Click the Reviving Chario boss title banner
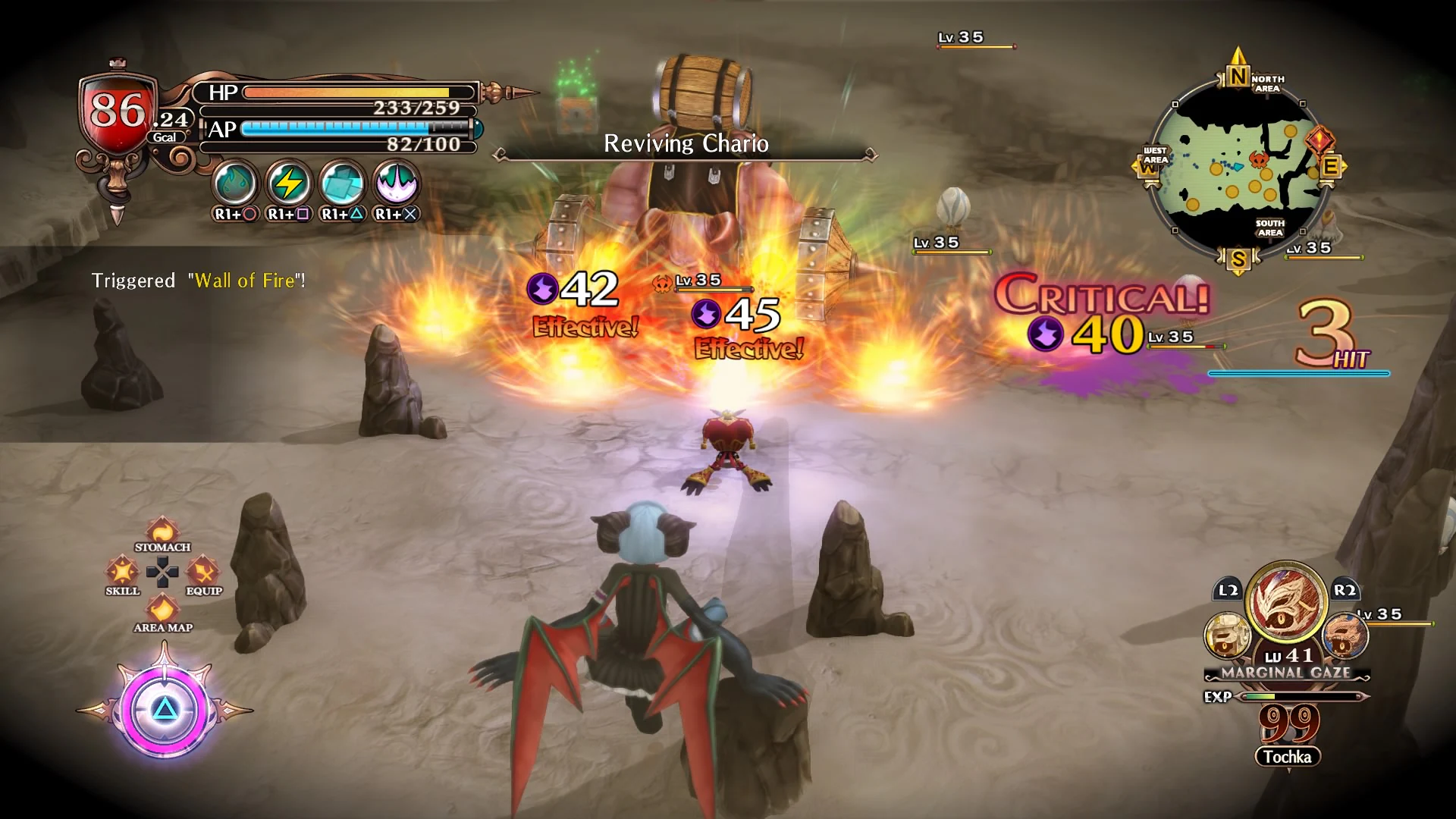The image size is (1456, 819). pyautogui.click(x=685, y=144)
